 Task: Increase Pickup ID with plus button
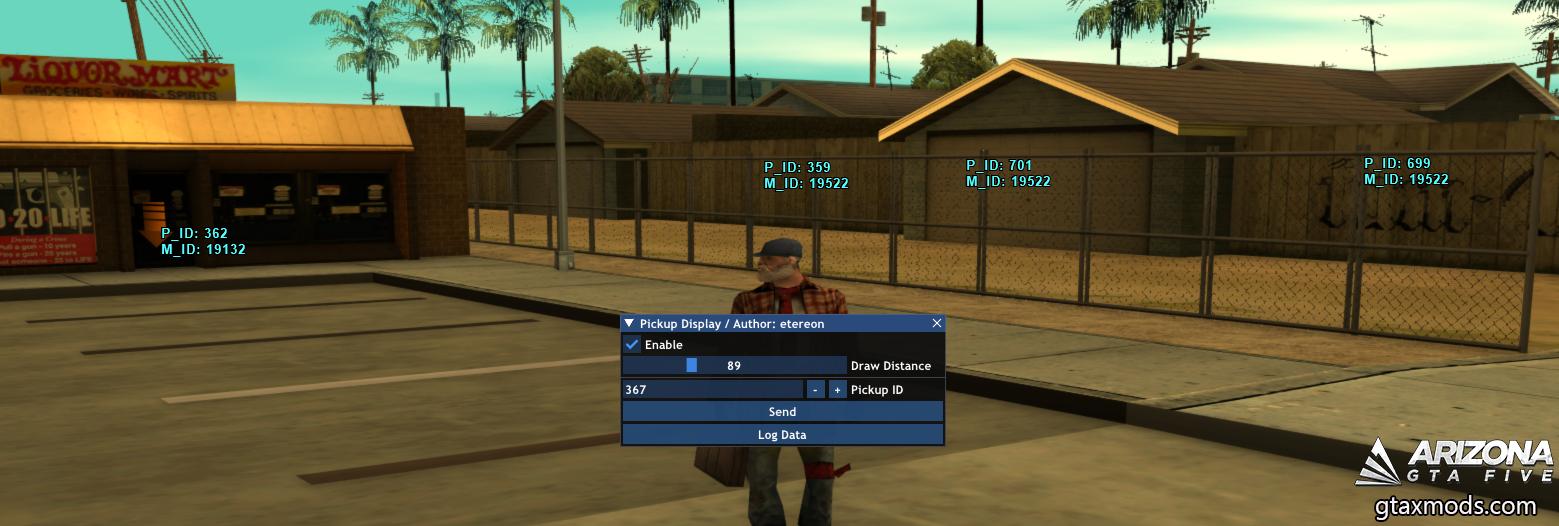837,390
